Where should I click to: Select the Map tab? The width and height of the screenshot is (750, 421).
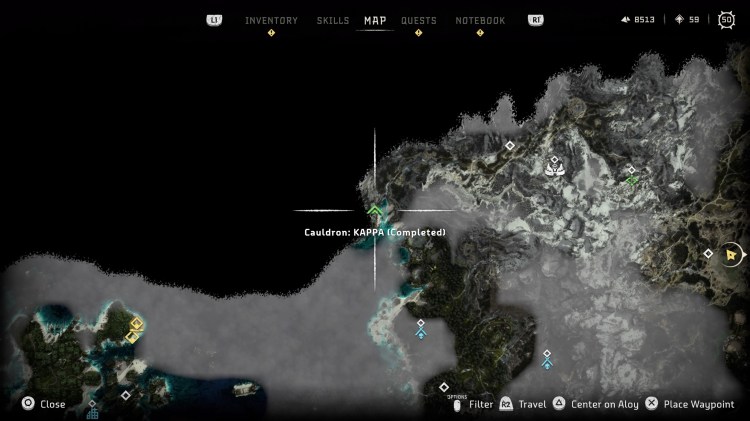[375, 20]
